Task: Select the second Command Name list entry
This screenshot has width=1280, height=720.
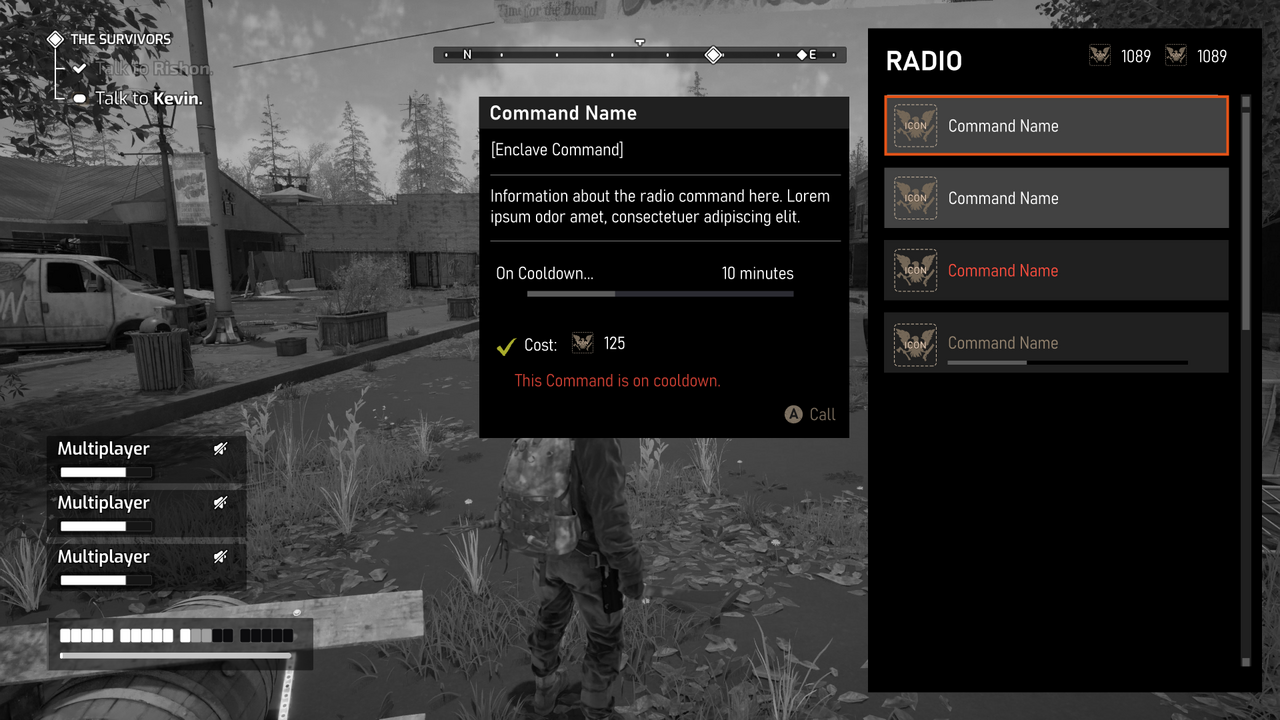Action: pyautogui.click(x=1056, y=198)
